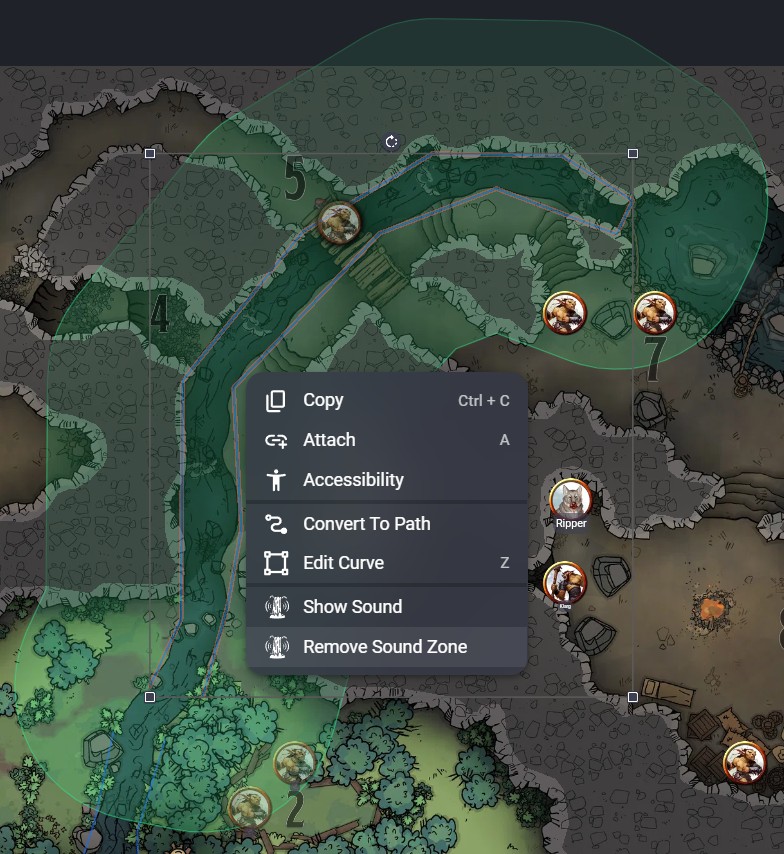Click the rotate handle above the selection
The width and height of the screenshot is (784, 854).
(x=391, y=142)
